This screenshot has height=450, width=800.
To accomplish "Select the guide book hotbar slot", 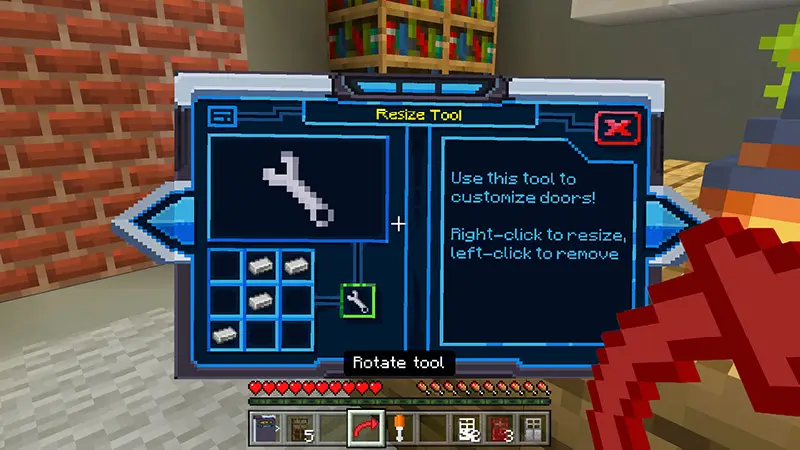I will pos(264,428).
